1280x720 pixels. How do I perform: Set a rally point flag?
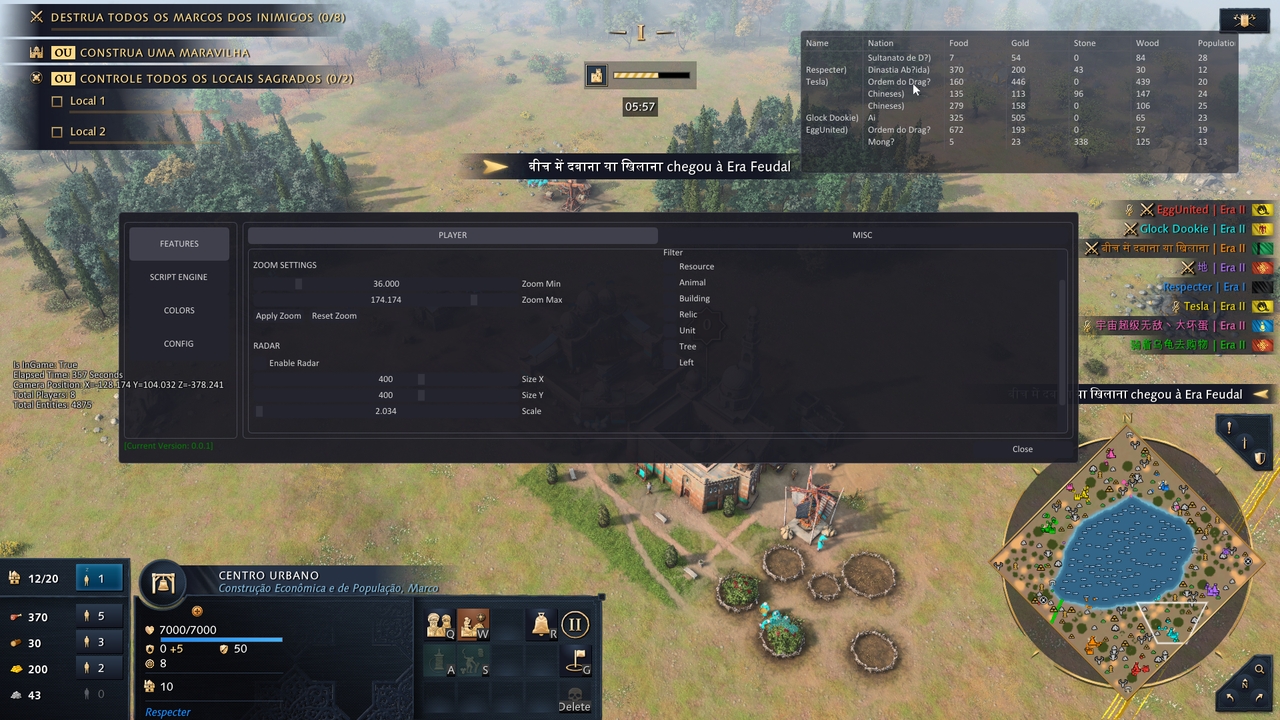point(576,660)
